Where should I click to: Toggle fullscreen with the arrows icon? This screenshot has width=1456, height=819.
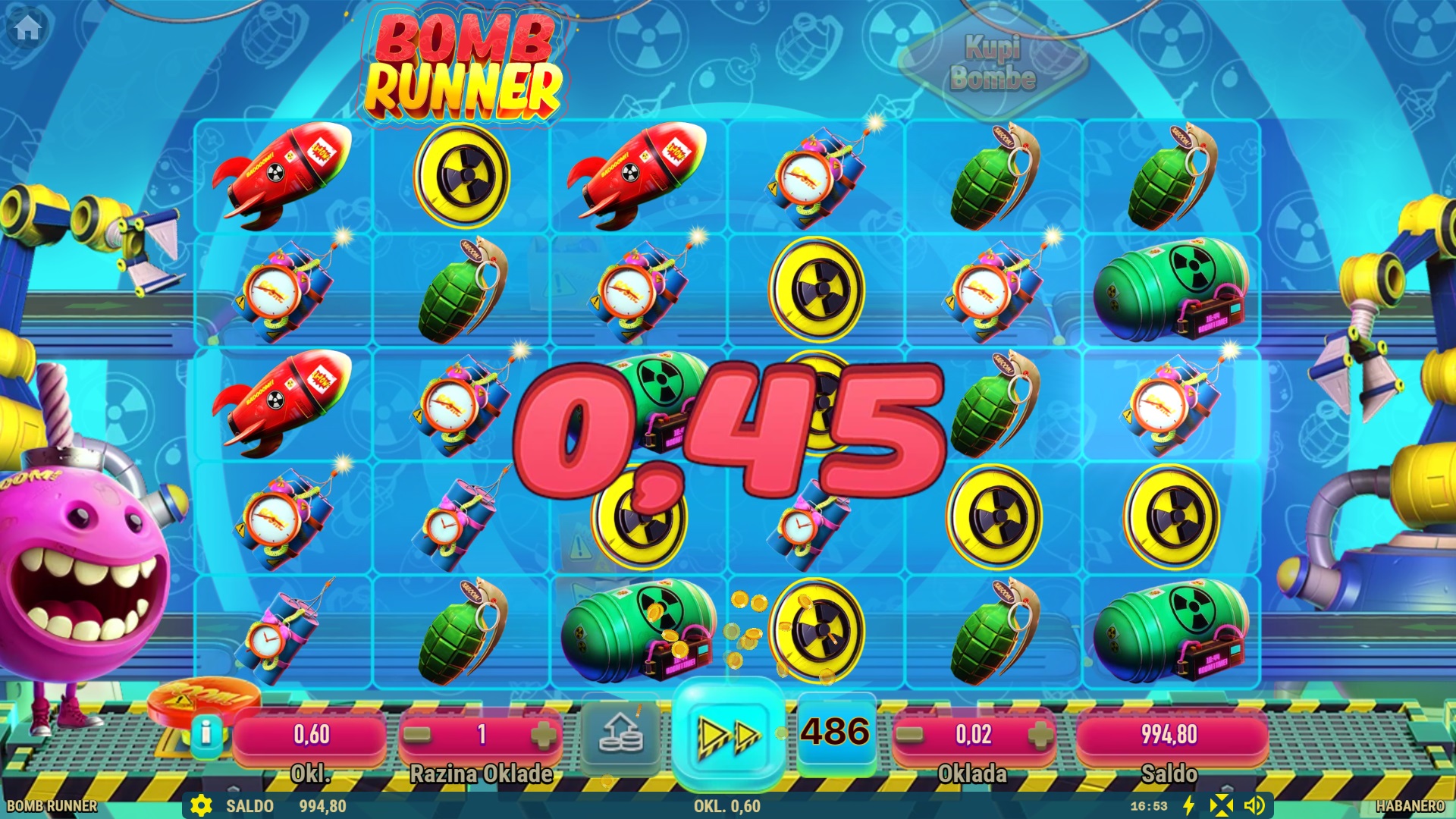[x=1221, y=805]
